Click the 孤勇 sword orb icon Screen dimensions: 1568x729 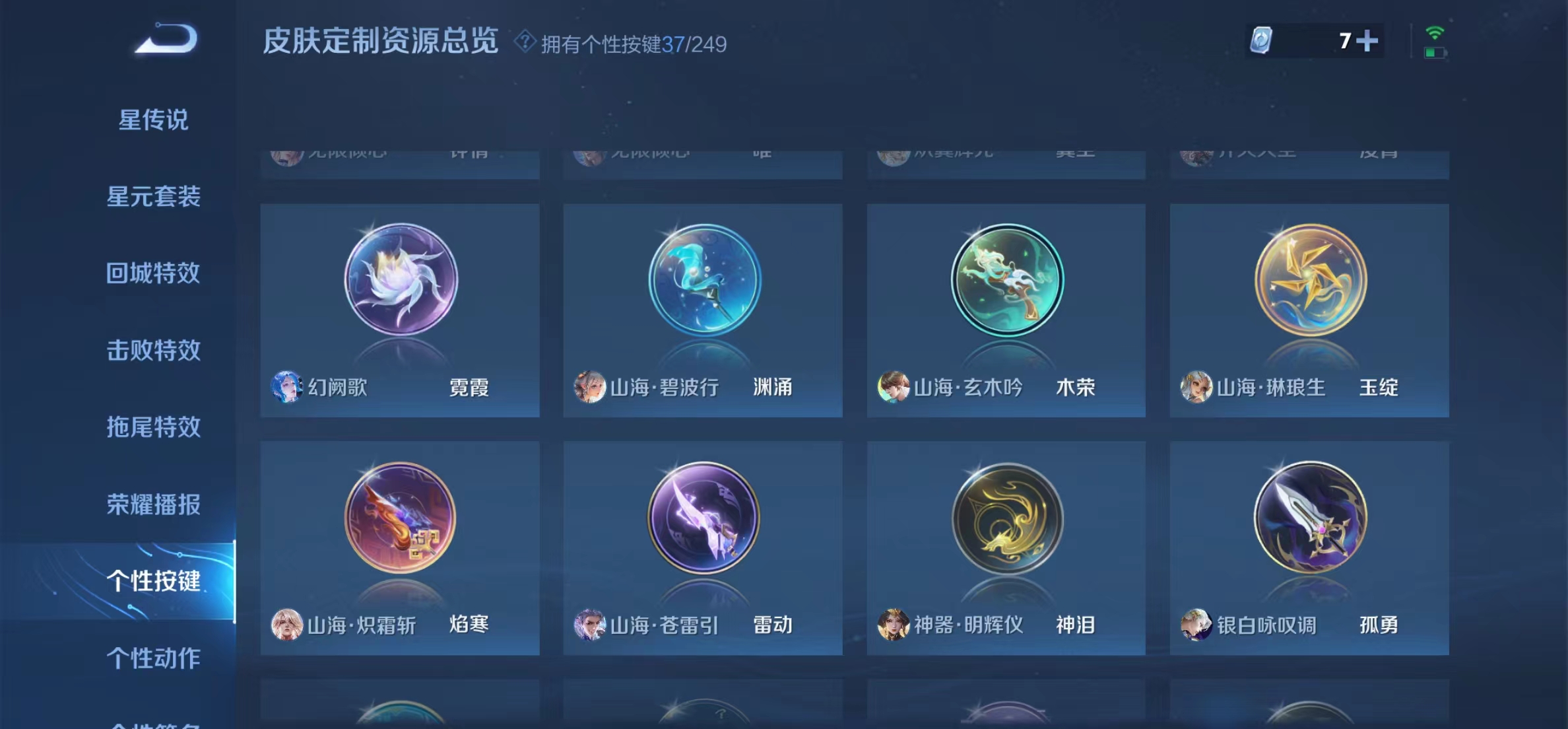pos(1309,518)
